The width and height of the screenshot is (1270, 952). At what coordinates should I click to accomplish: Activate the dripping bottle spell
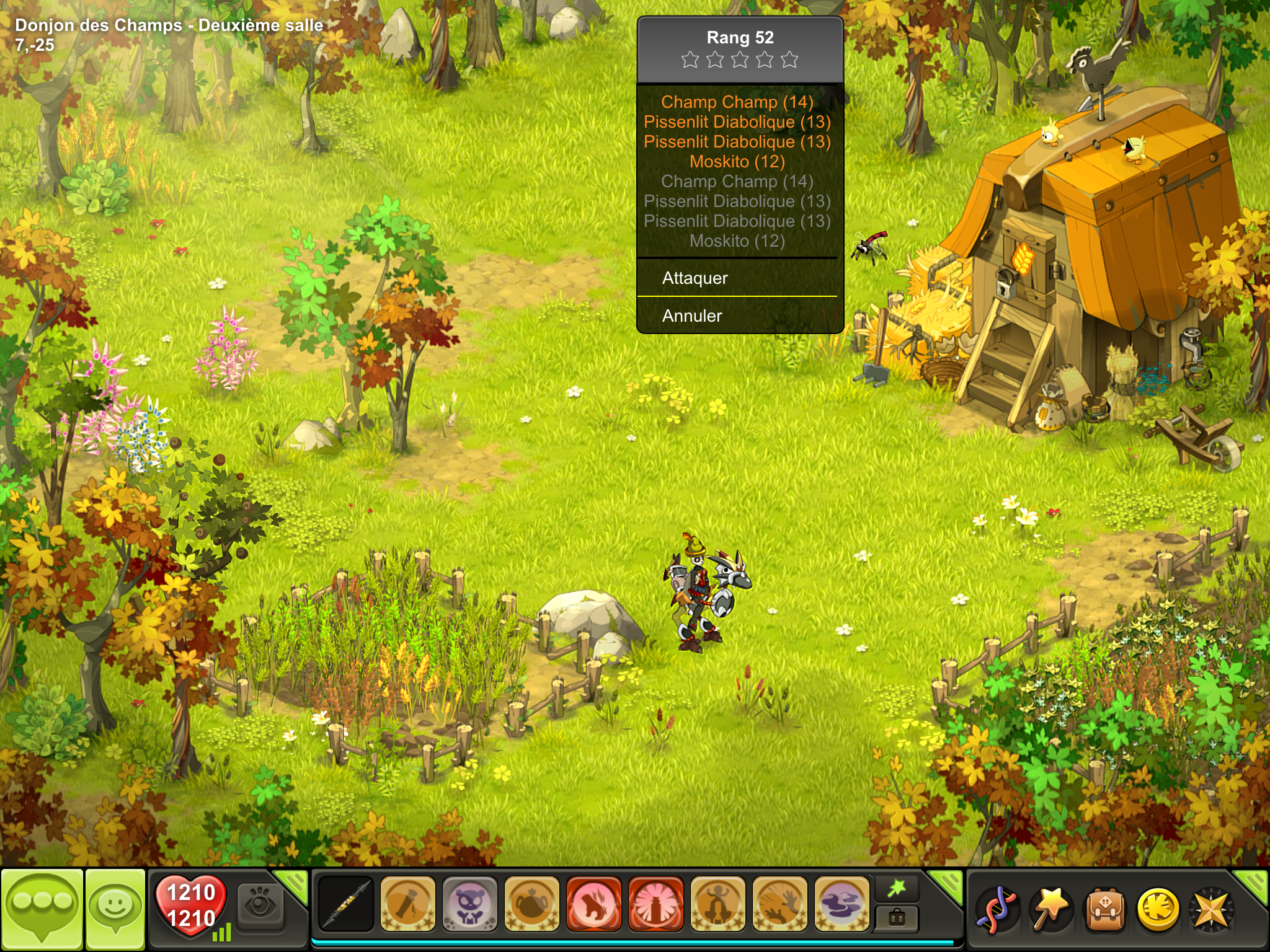[x=407, y=904]
